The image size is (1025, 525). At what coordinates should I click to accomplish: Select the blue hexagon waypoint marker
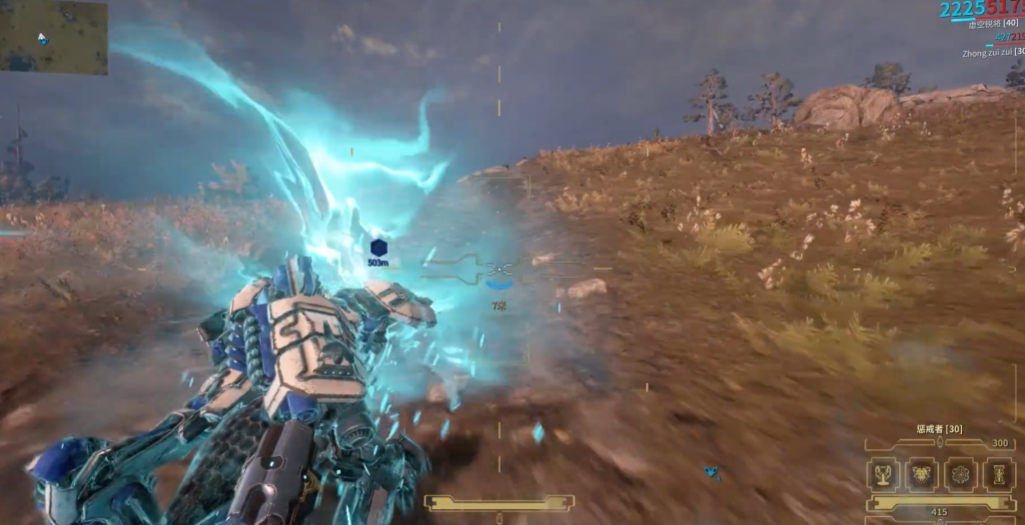point(378,247)
